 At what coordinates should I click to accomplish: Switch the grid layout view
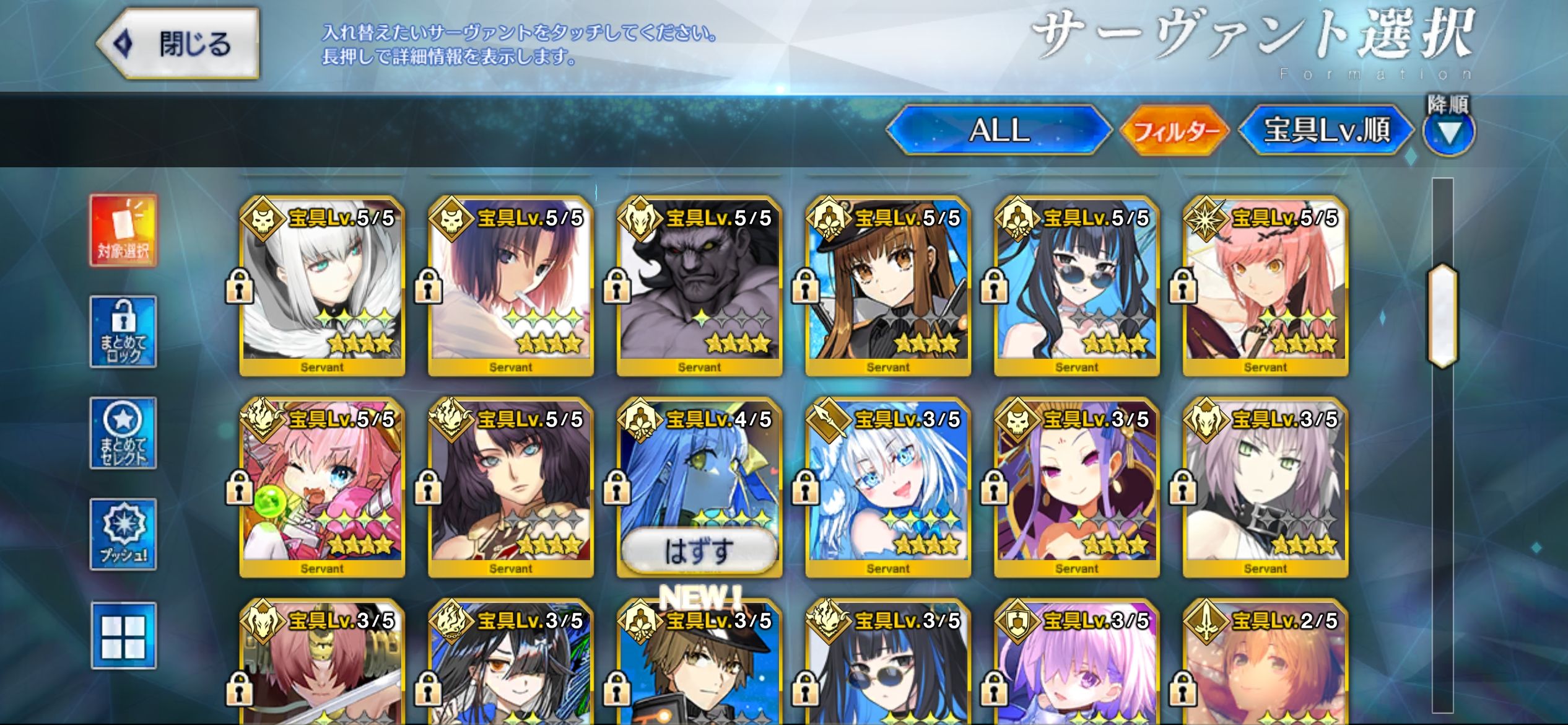click(x=123, y=636)
